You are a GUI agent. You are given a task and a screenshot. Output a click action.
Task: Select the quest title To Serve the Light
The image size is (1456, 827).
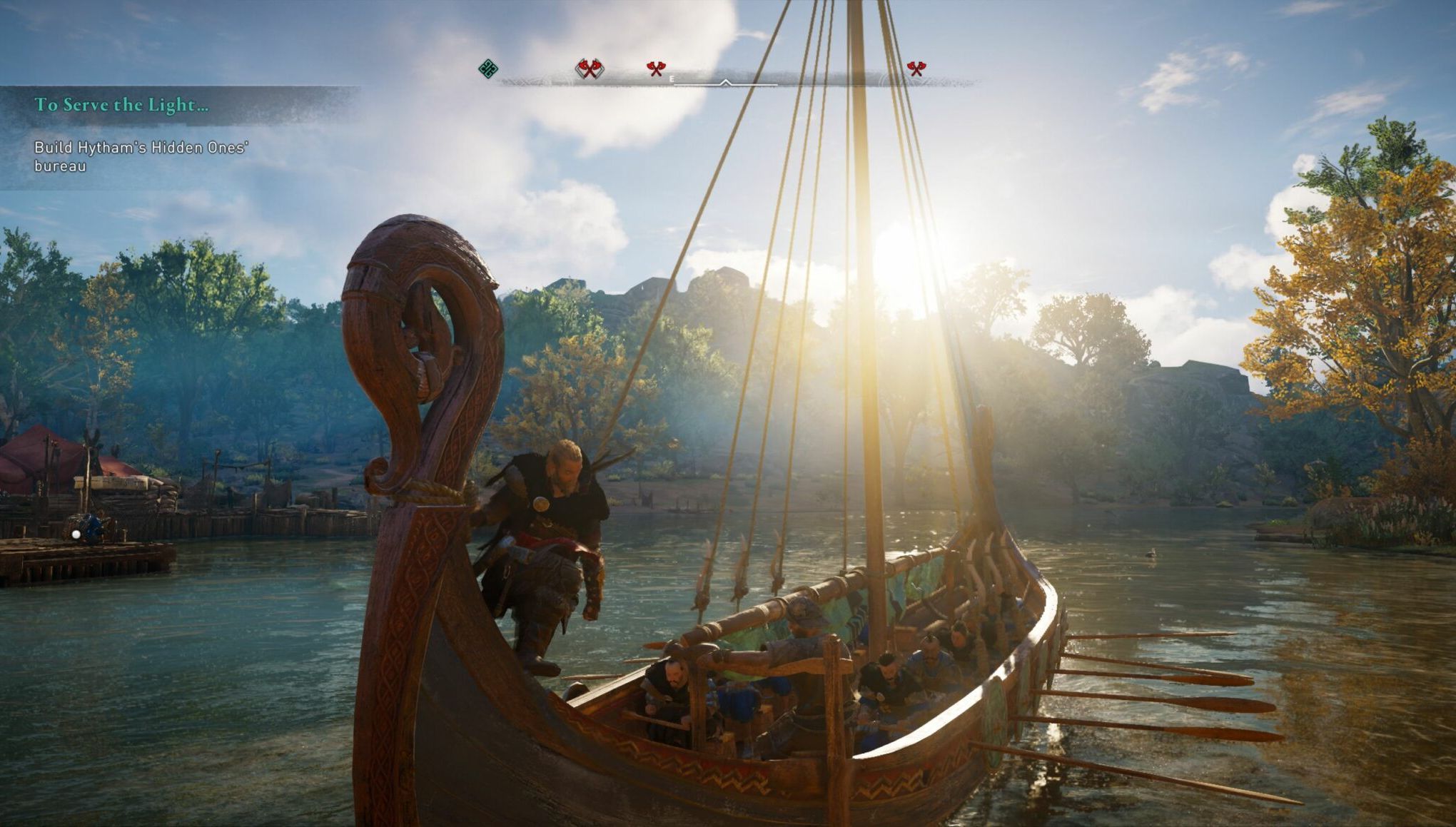(x=121, y=106)
